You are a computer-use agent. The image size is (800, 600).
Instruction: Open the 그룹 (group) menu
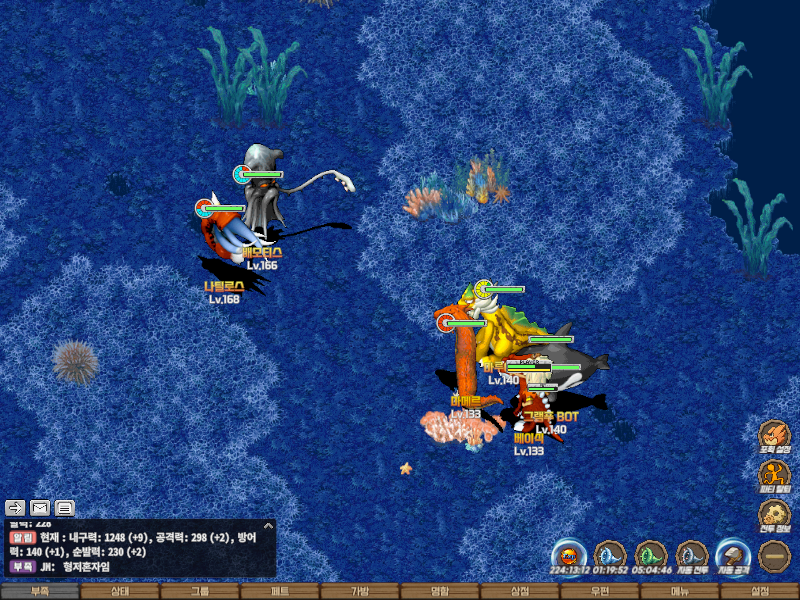[x=200, y=592]
